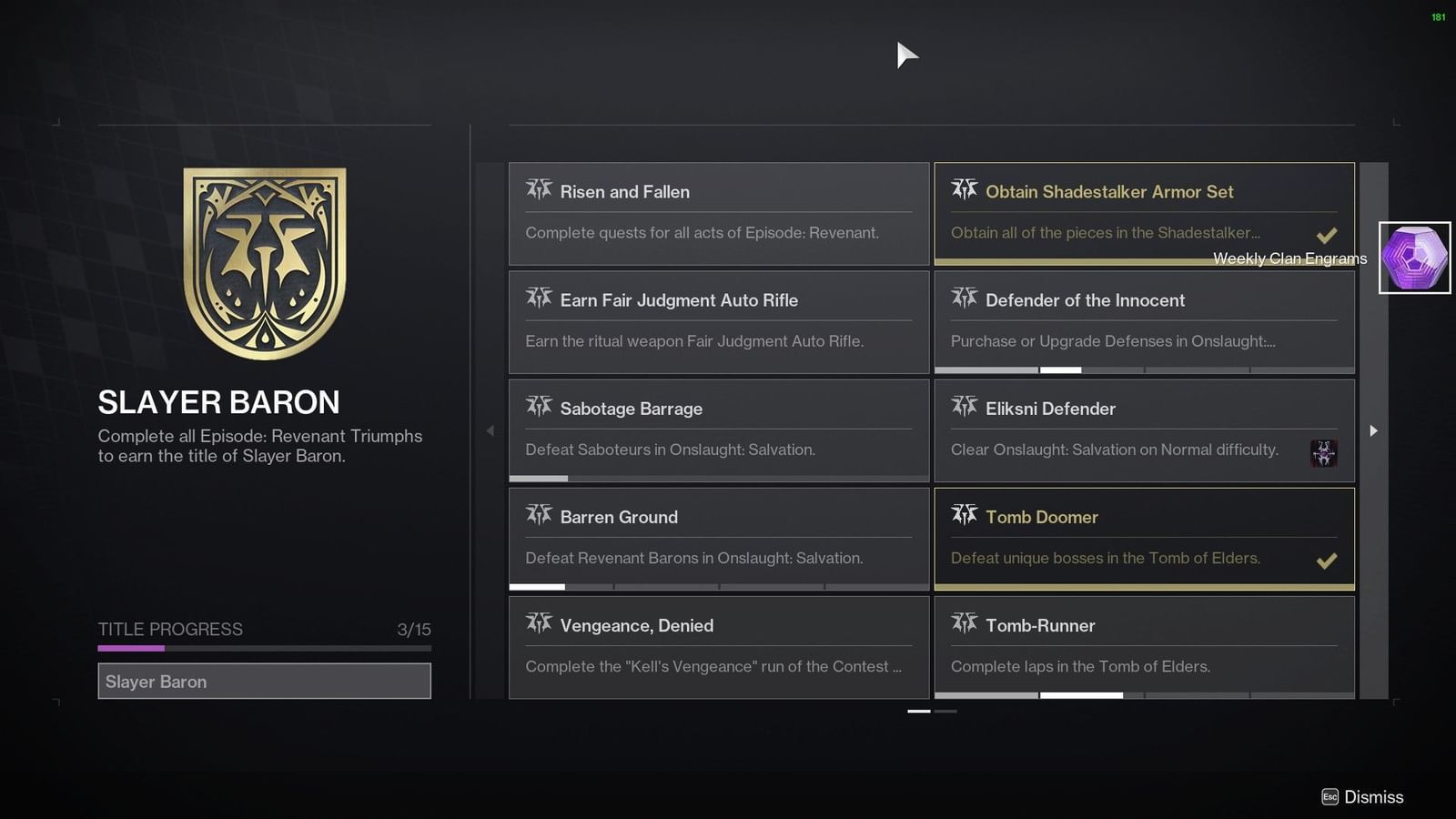Click the left pagination arrow
This screenshot has height=819, width=1456.
coord(490,430)
